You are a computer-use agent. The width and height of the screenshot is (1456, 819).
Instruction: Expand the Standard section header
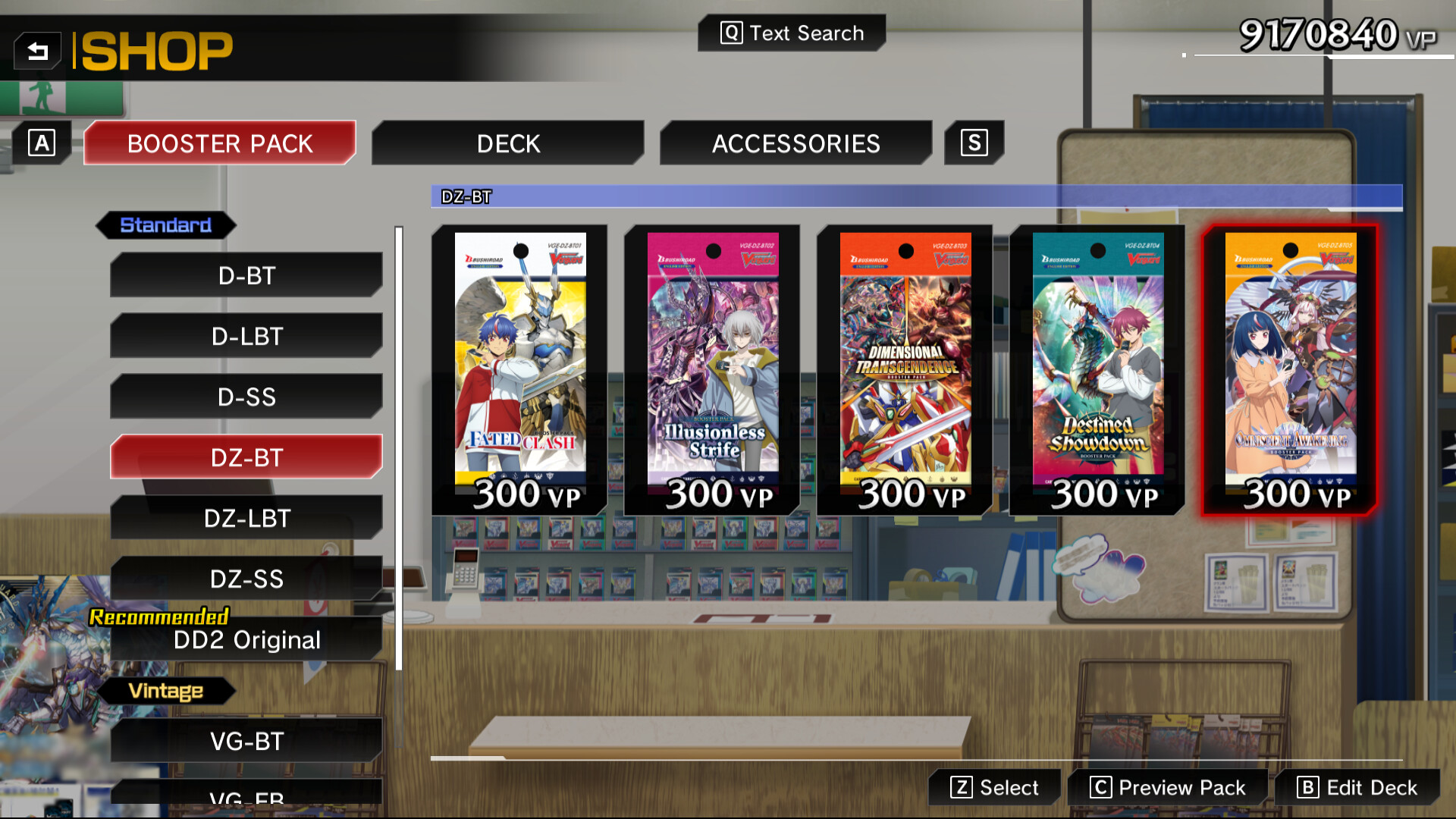click(167, 224)
